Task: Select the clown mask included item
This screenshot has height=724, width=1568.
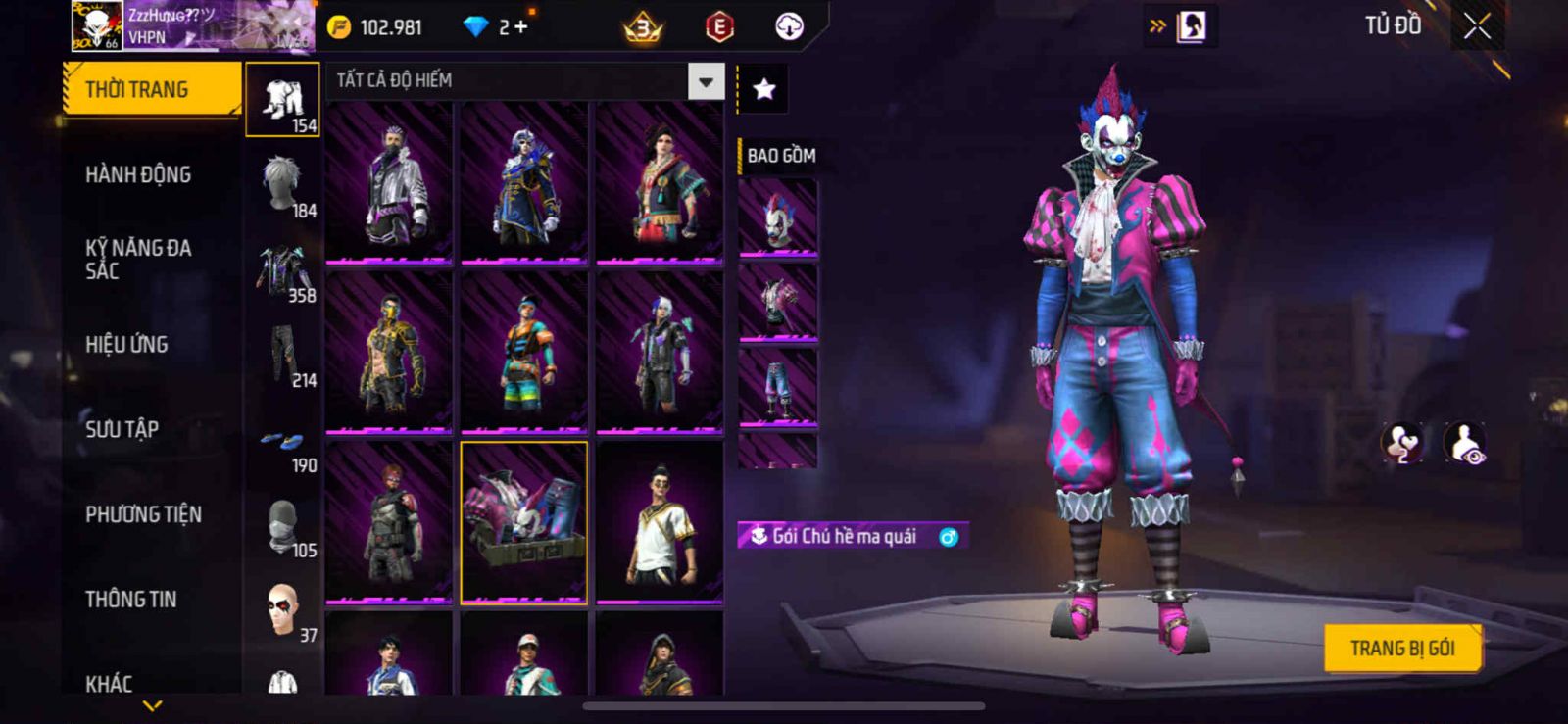Action: (777, 219)
